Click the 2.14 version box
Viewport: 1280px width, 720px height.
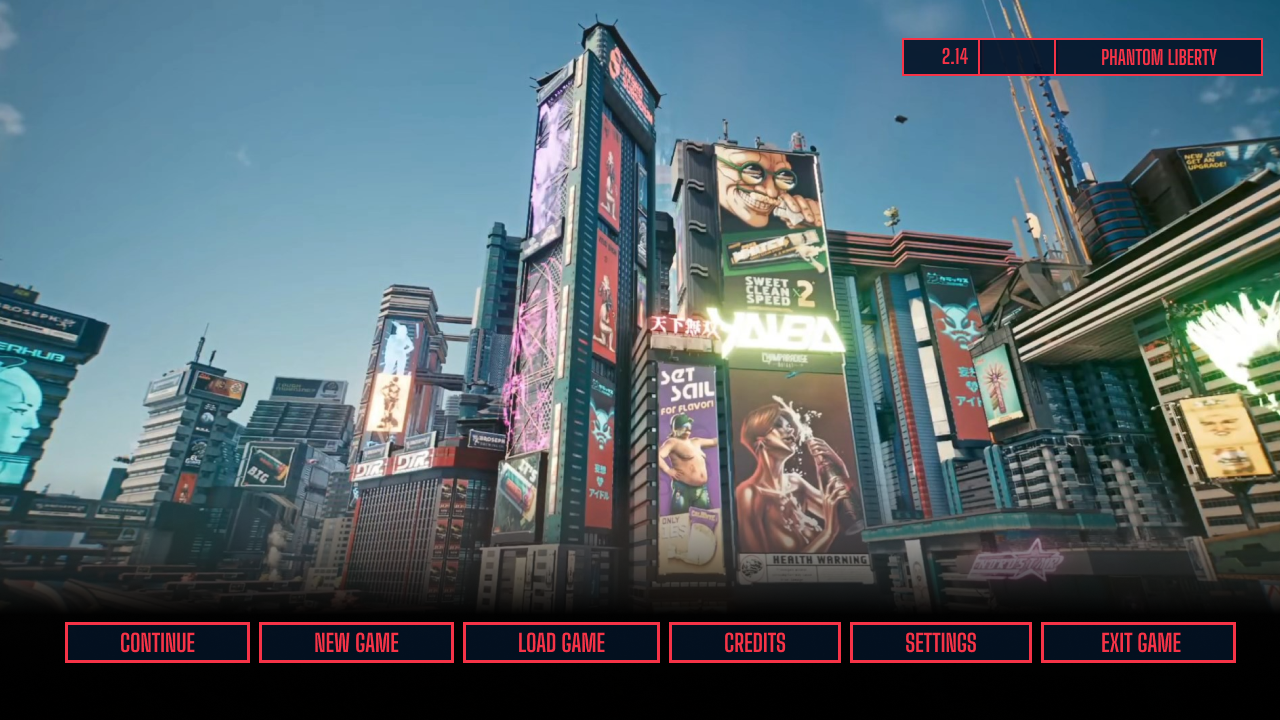pos(941,57)
